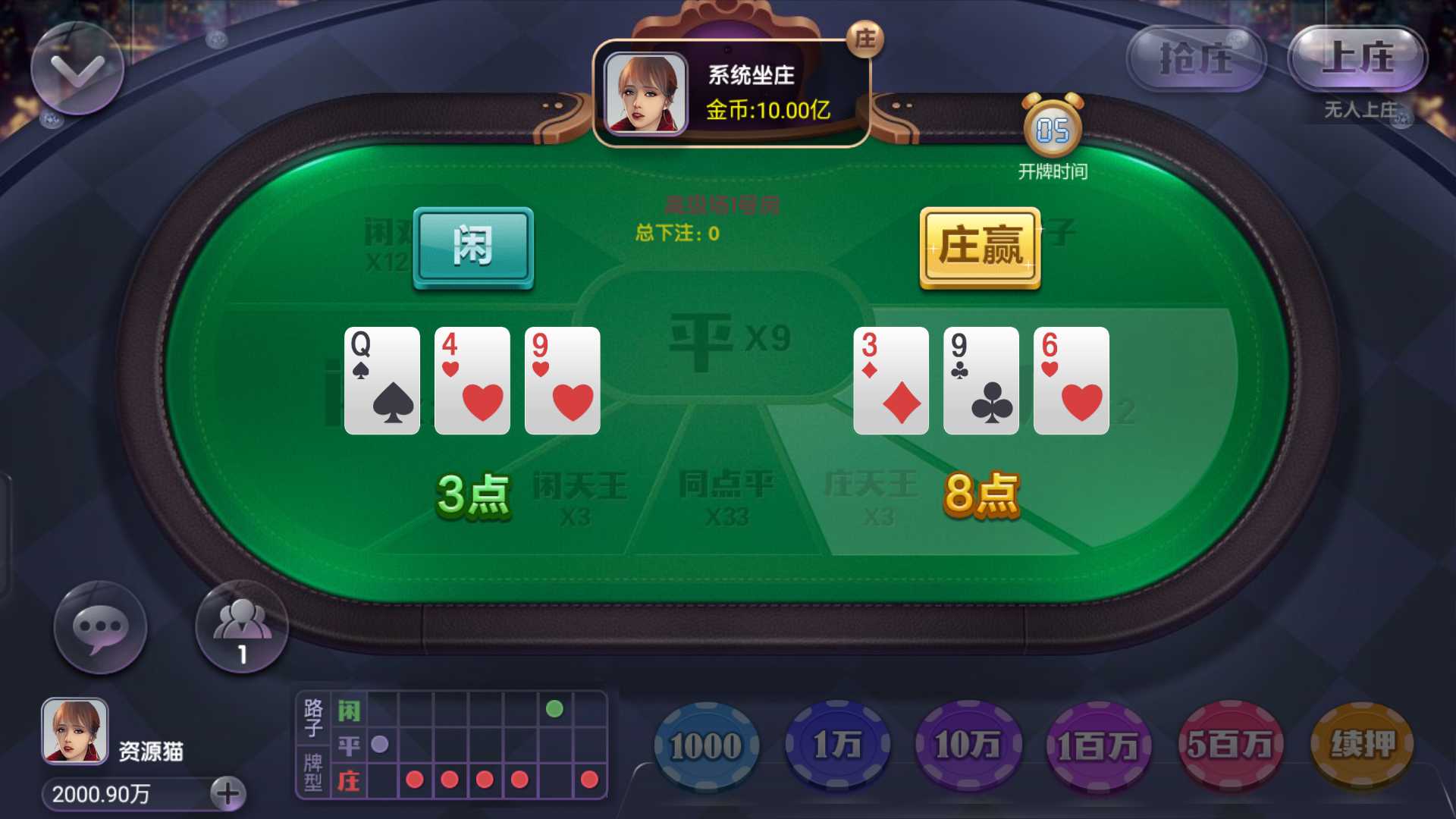Bet on the 闲天王 X3 area
1456x819 pixels.
coord(579,497)
